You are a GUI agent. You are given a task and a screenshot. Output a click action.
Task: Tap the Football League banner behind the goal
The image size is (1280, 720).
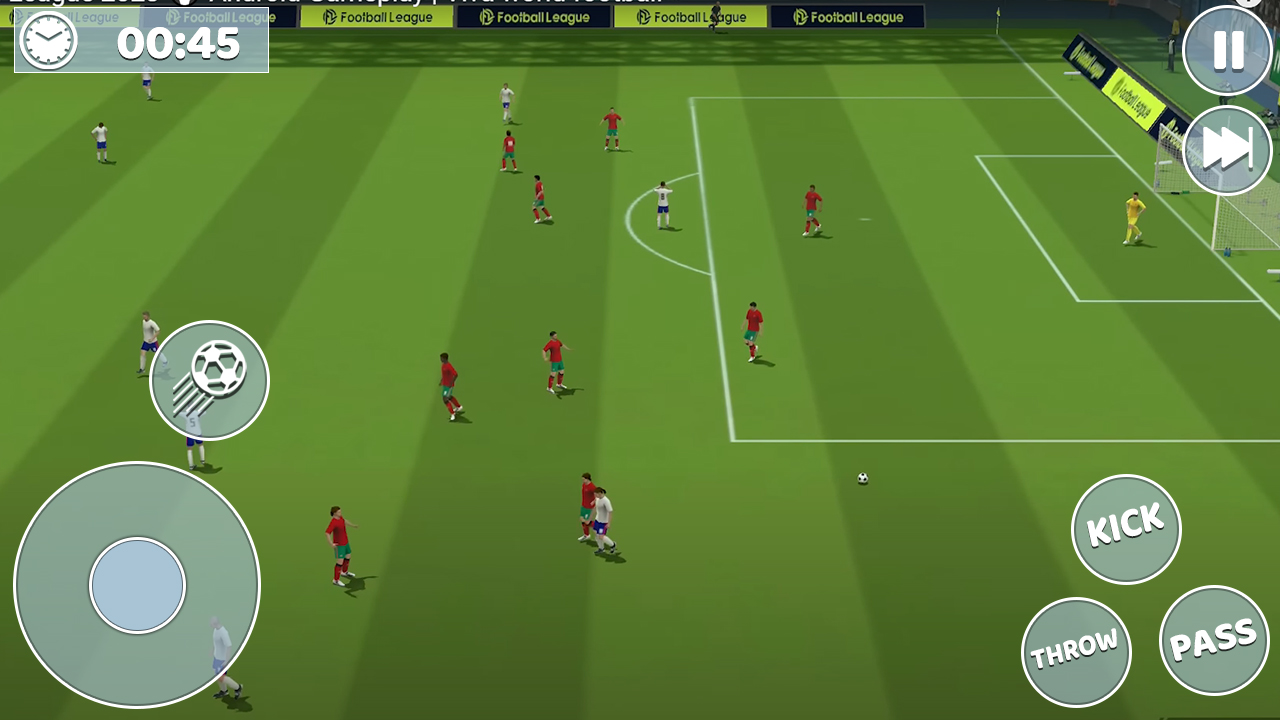click(x=1131, y=100)
